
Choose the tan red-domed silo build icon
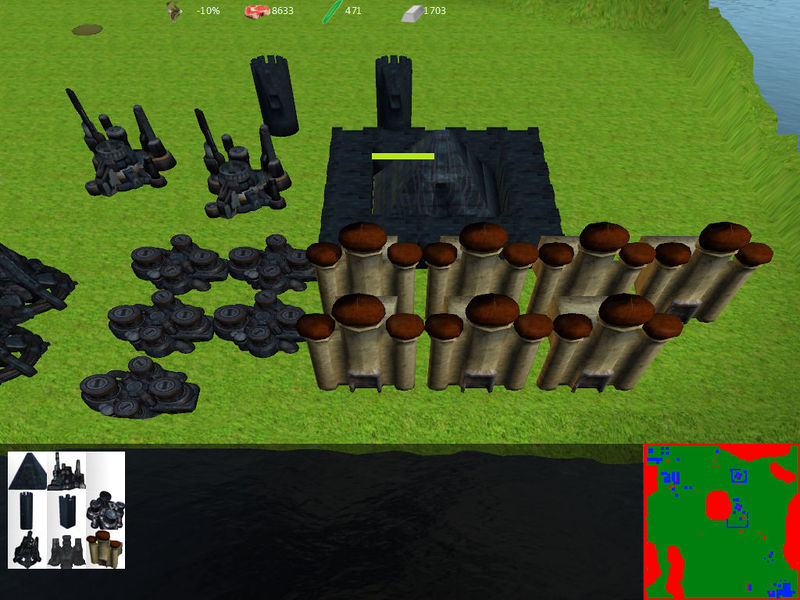[x=104, y=549]
